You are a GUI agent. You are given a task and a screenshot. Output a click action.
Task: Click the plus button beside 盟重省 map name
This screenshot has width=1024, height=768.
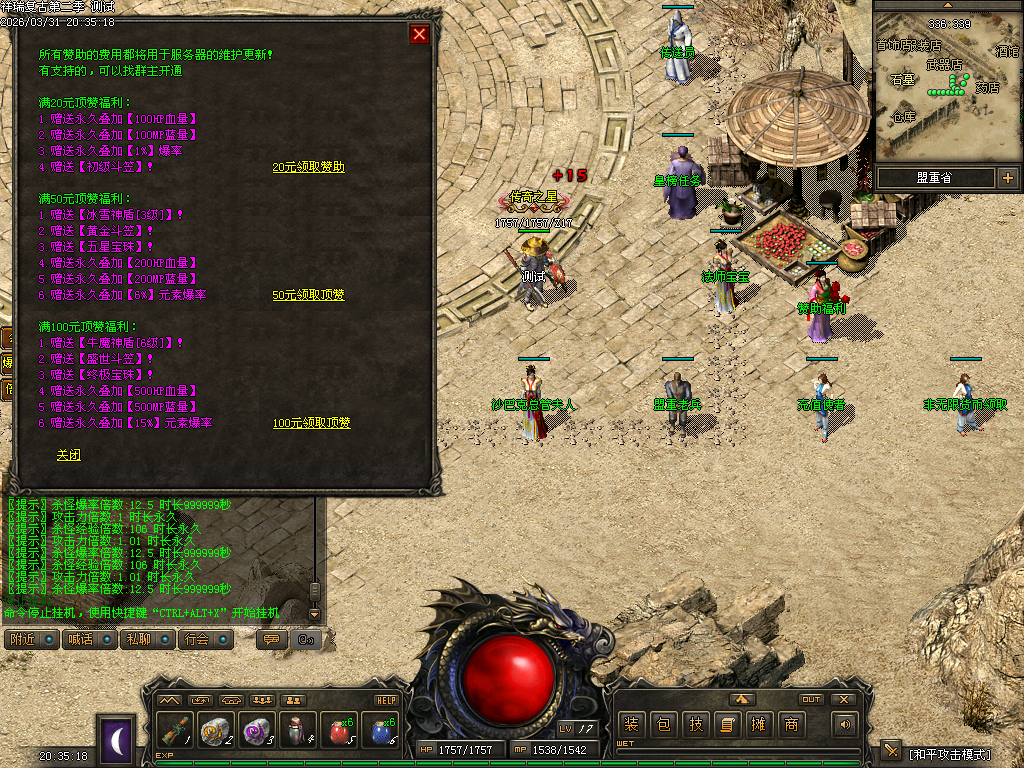[1007, 178]
